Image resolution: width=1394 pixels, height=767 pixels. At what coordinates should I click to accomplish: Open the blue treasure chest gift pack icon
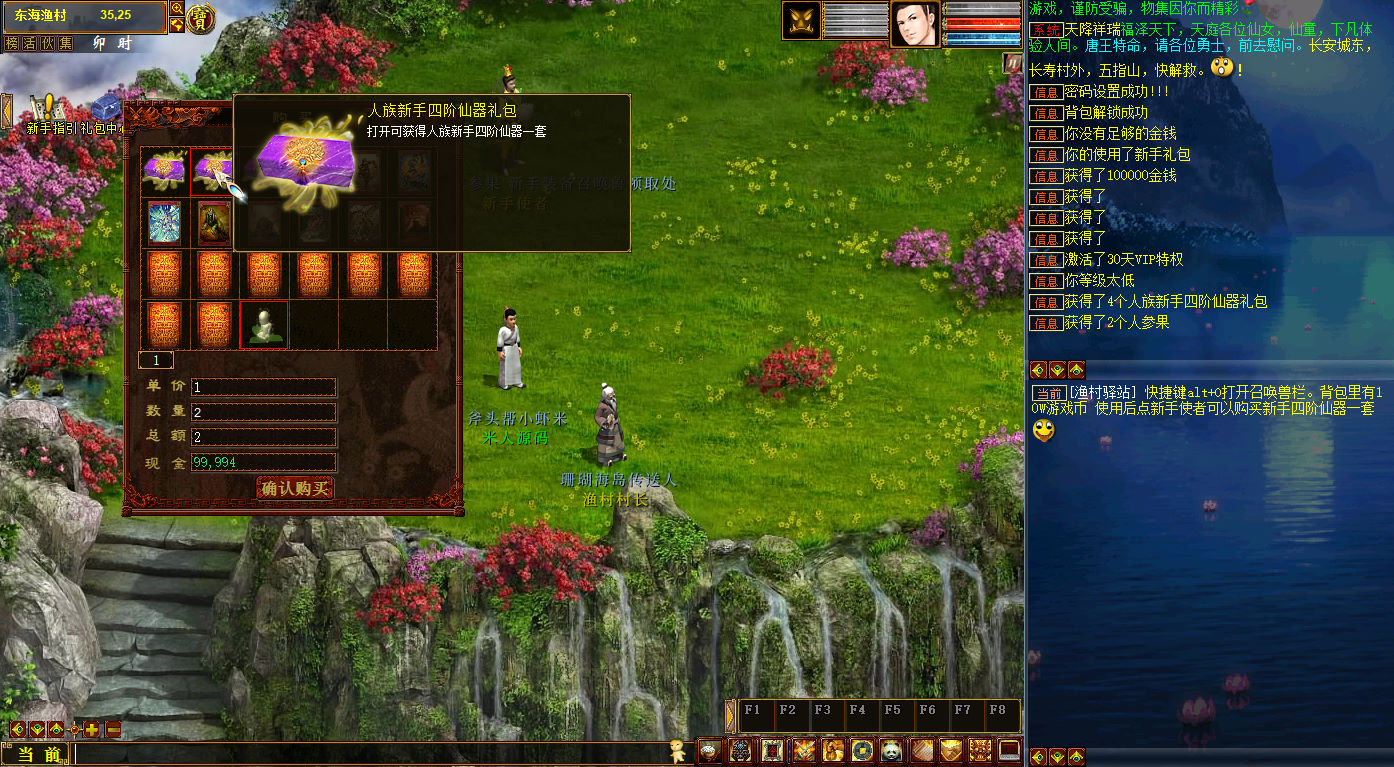pyautogui.click(x=106, y=108)
